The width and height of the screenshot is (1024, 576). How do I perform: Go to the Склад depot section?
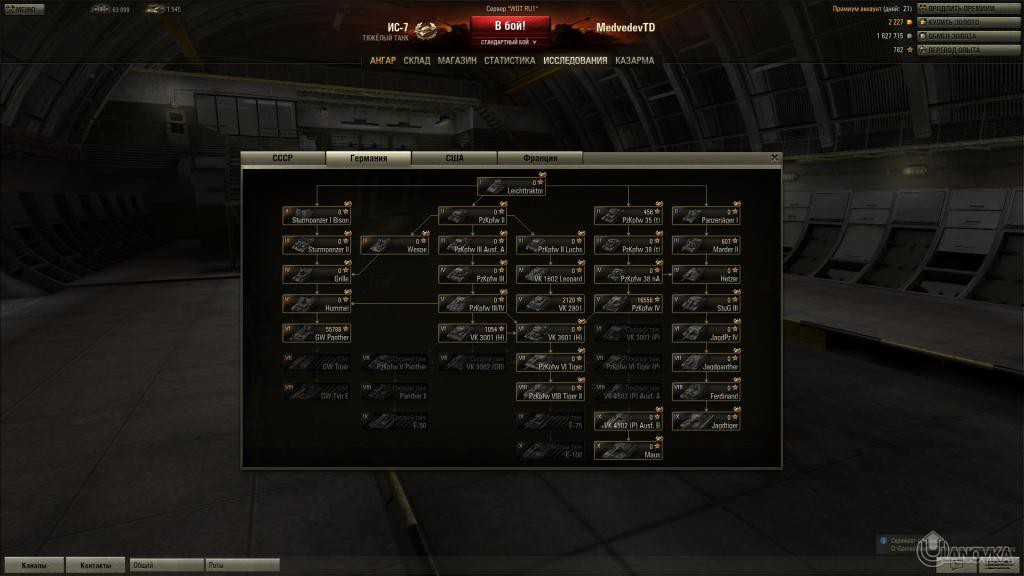417,60
